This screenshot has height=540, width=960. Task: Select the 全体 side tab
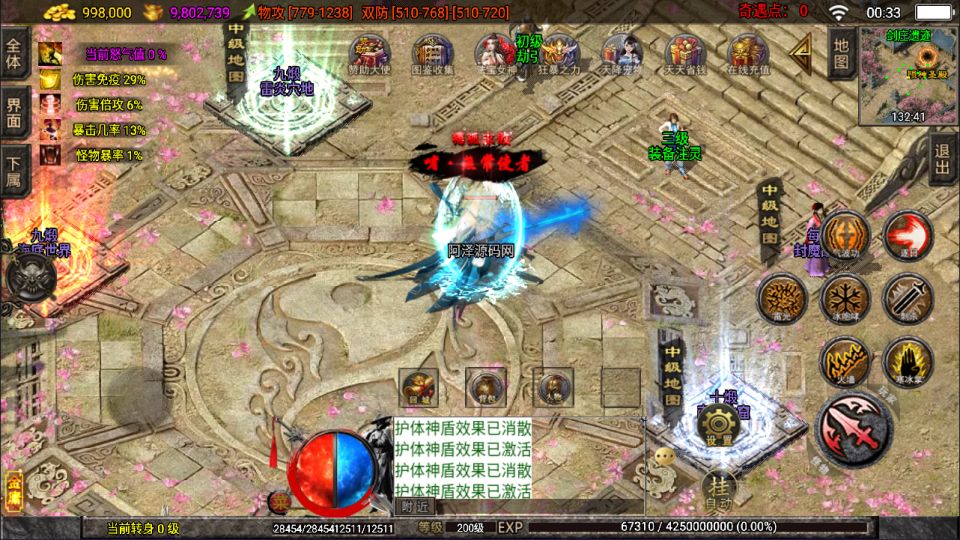(15, 48)
